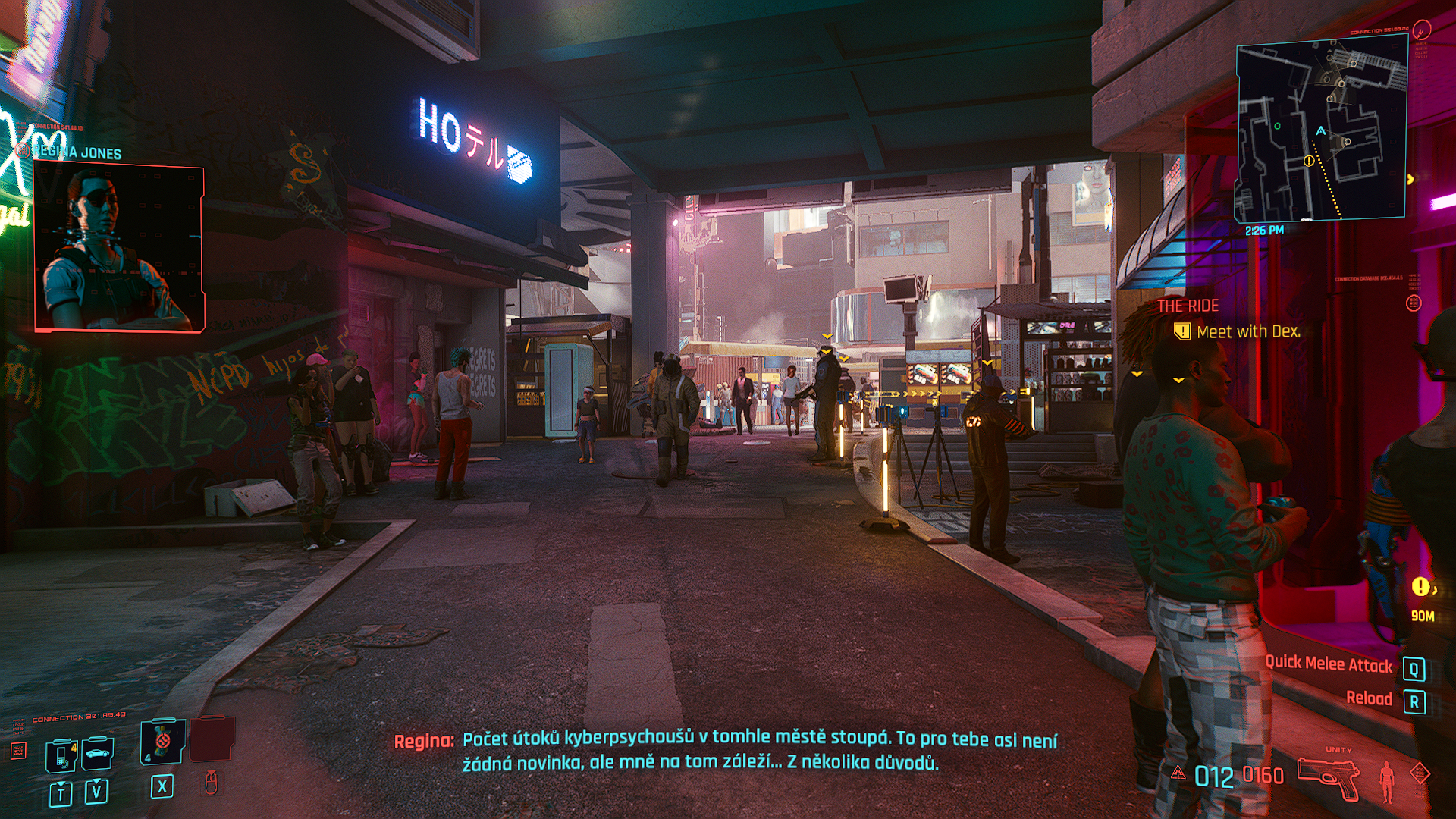Click the body stance silhouette icon

tap(1387, 781)
